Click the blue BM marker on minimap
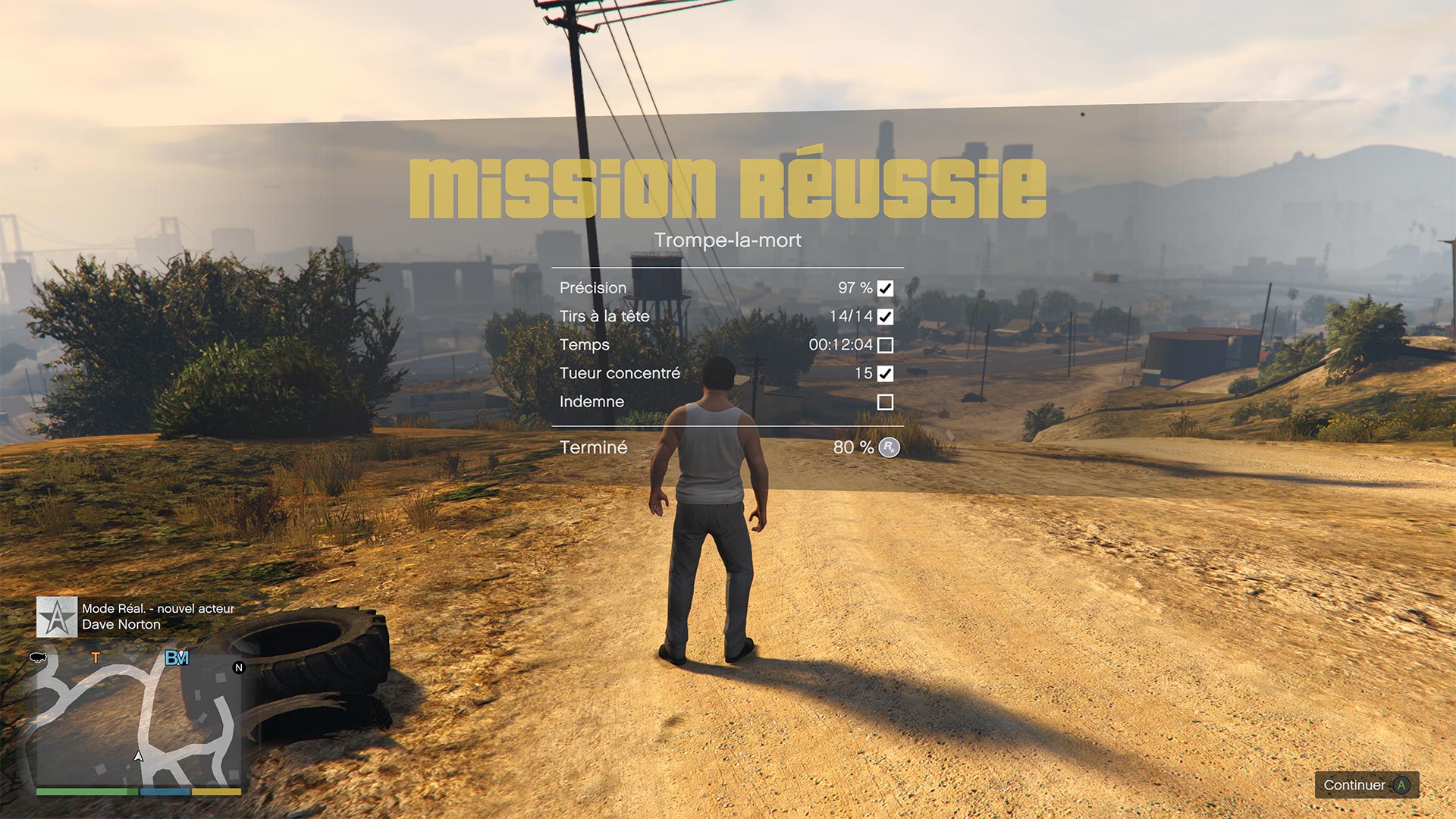1456x819 pixels. coord(177,658)
